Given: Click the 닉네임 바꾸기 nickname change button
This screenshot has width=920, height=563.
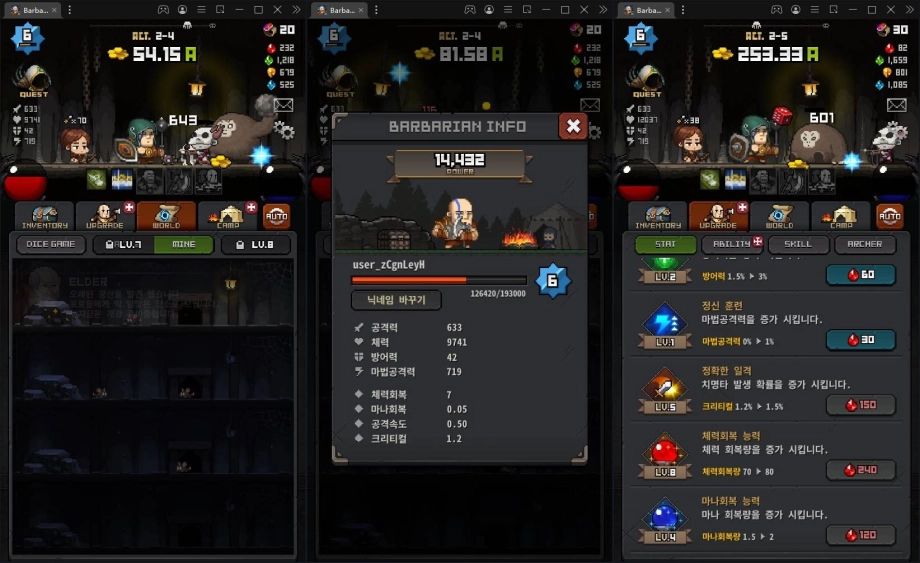Looking at the screenshot, I should [398, 300].
